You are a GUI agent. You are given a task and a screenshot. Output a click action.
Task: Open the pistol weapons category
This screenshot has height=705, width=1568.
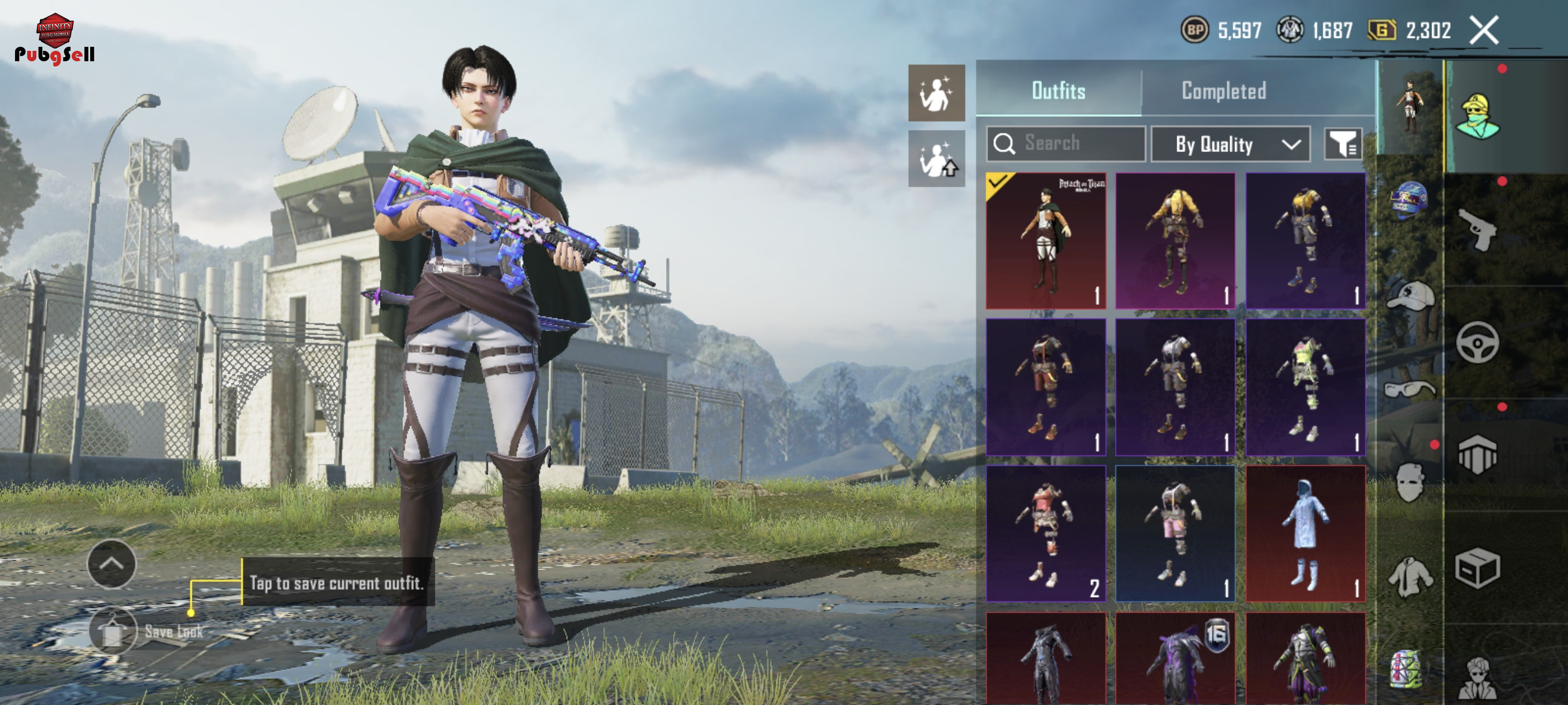[1478, 230]
